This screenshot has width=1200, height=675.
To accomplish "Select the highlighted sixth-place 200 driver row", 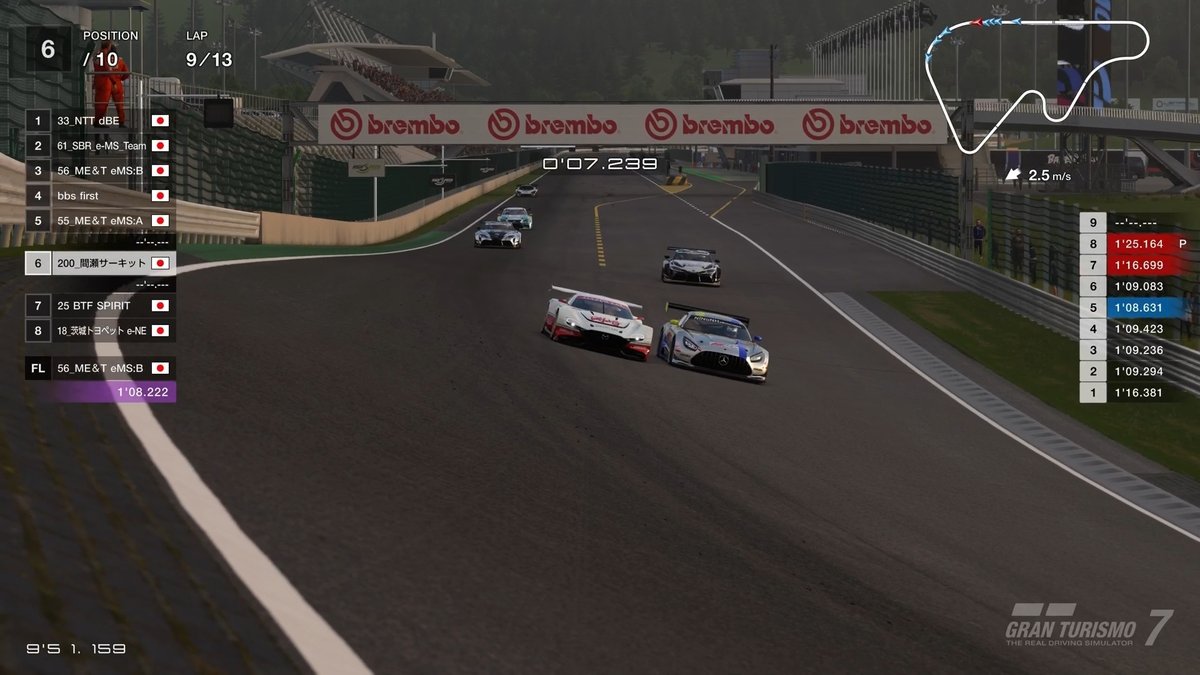I will 100,264.
